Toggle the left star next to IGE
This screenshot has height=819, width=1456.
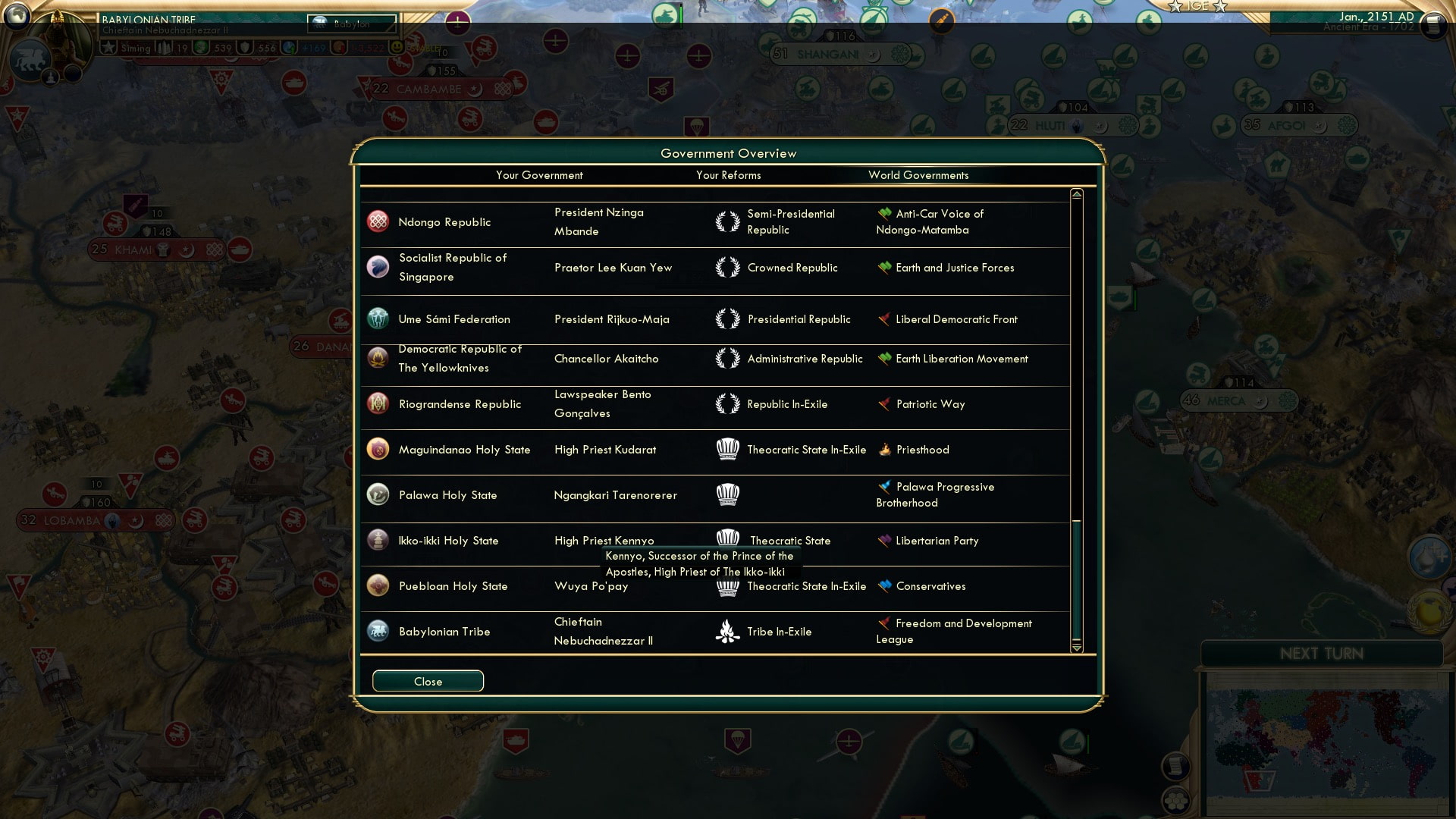coord(1176,6)
